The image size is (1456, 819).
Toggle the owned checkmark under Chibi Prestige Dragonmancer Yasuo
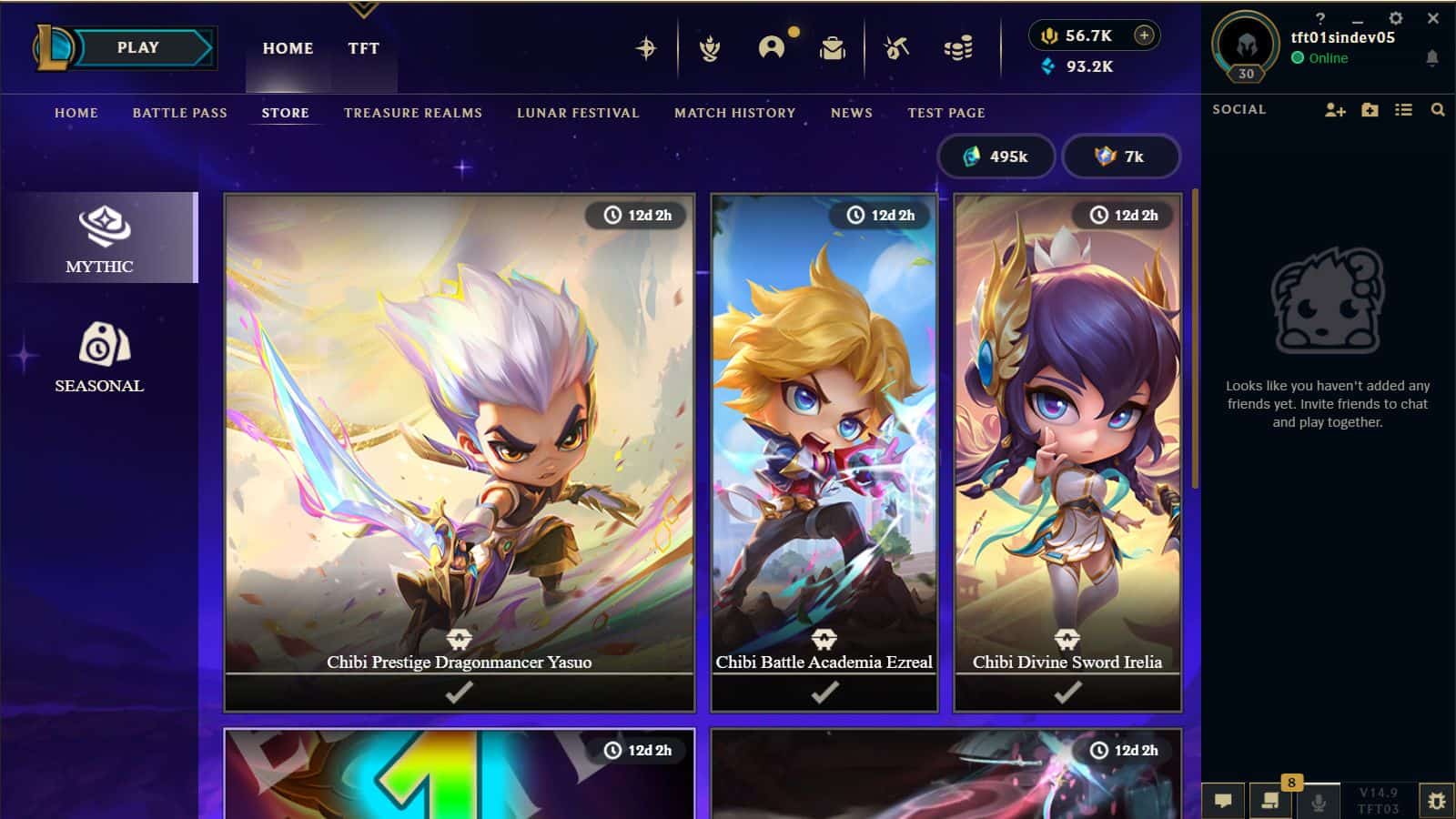point(460,695)
